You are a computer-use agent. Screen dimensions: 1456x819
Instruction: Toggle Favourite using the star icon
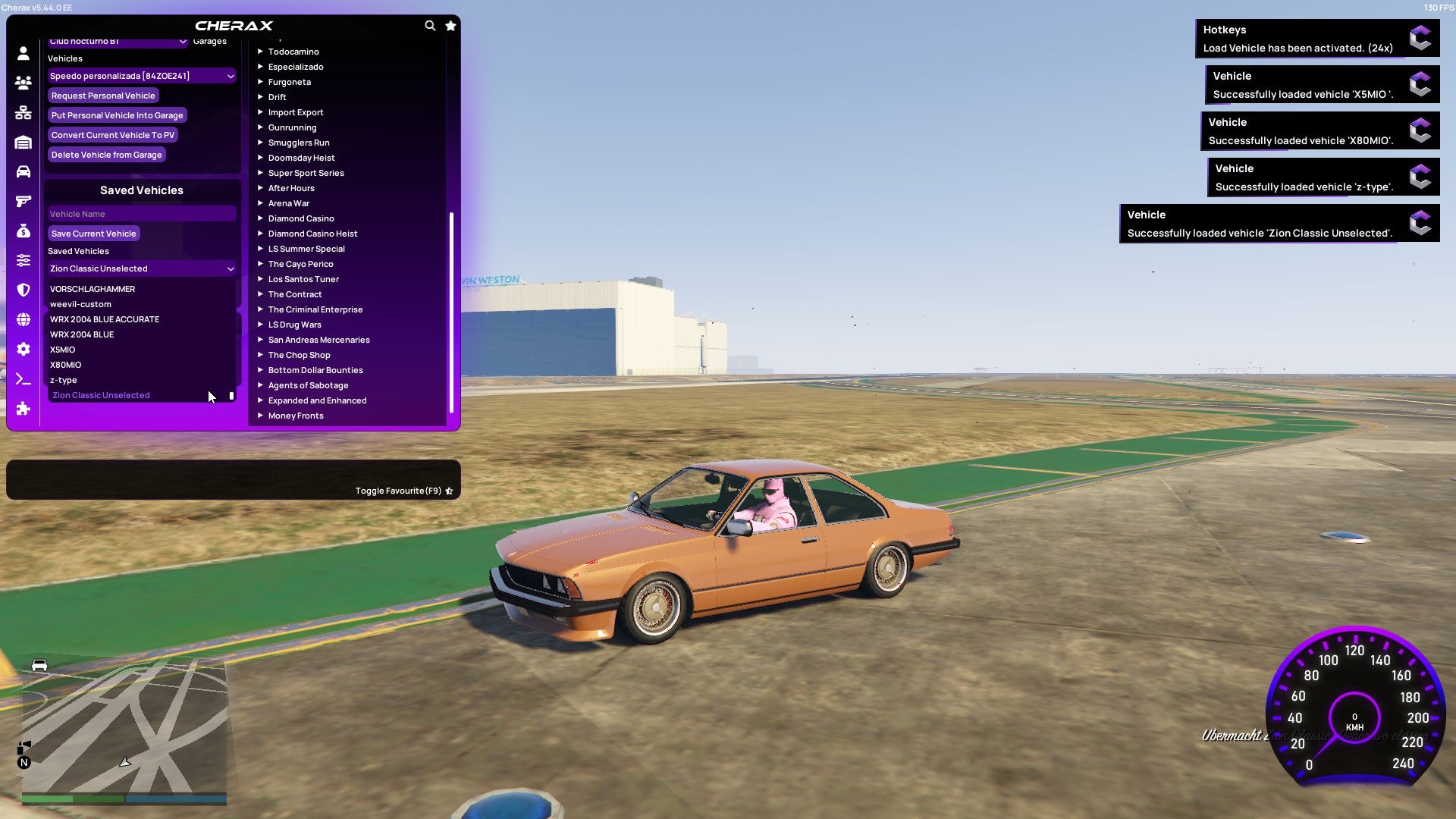449,490
